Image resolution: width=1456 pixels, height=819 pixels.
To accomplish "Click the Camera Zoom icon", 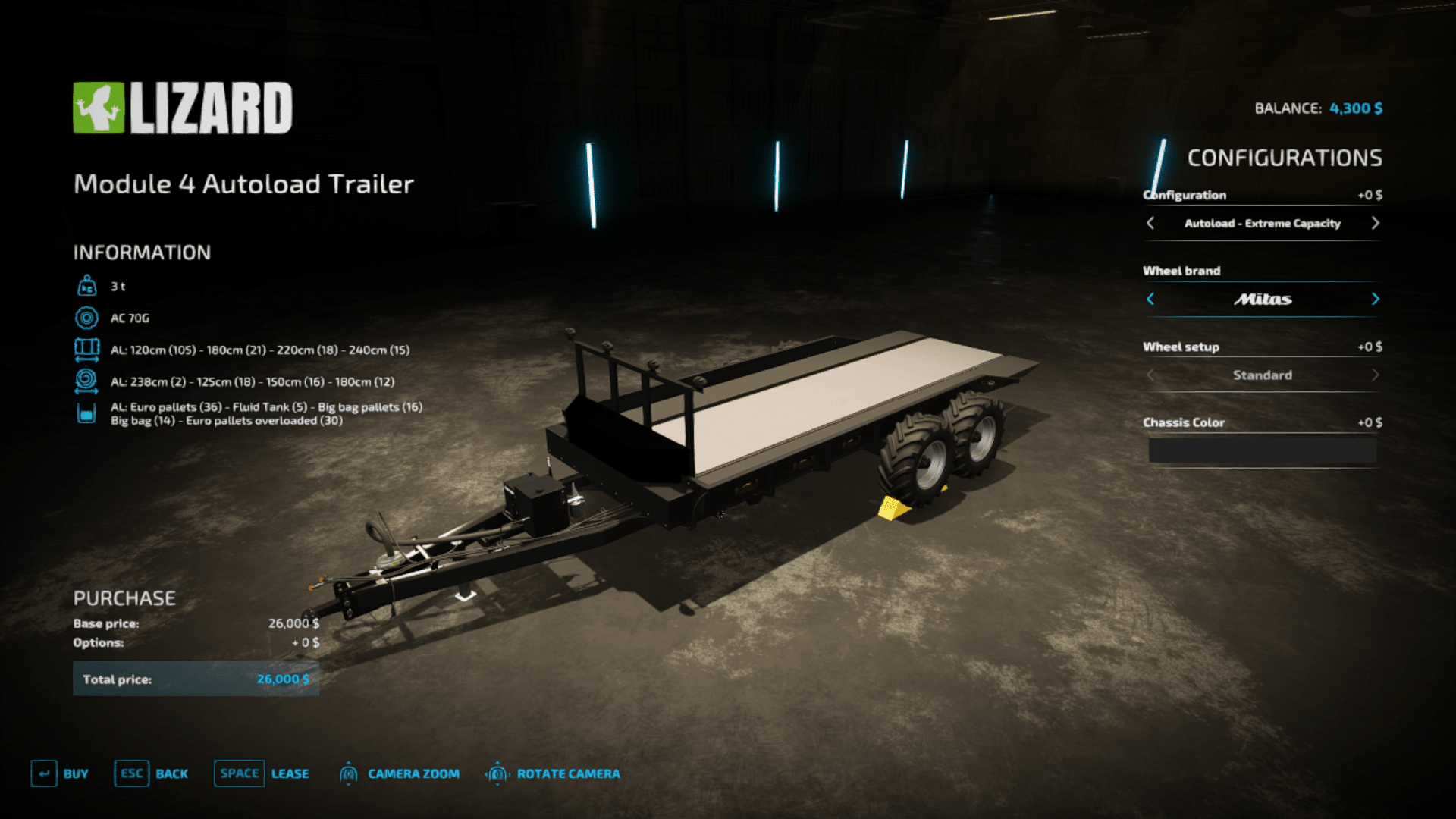I will pos(349,773).
